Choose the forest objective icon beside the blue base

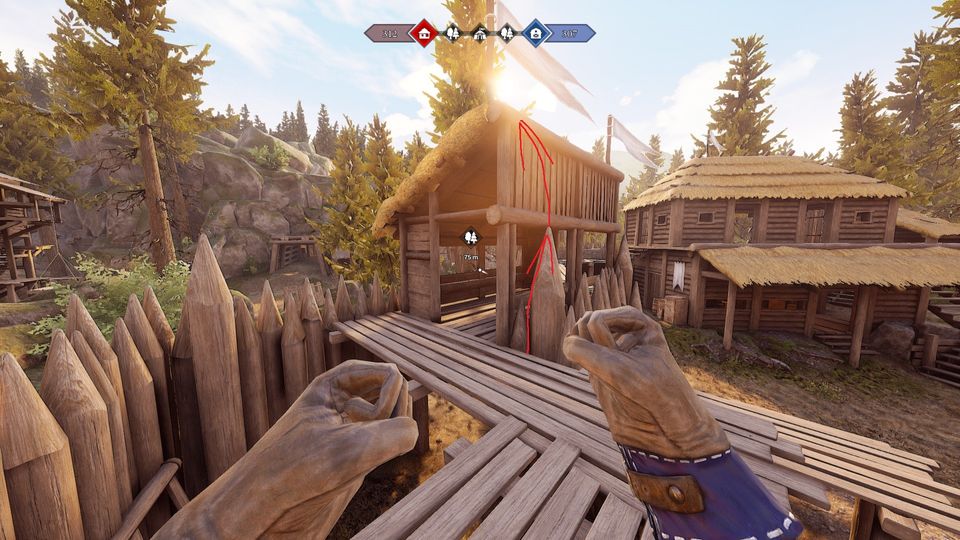coord(507,33)
